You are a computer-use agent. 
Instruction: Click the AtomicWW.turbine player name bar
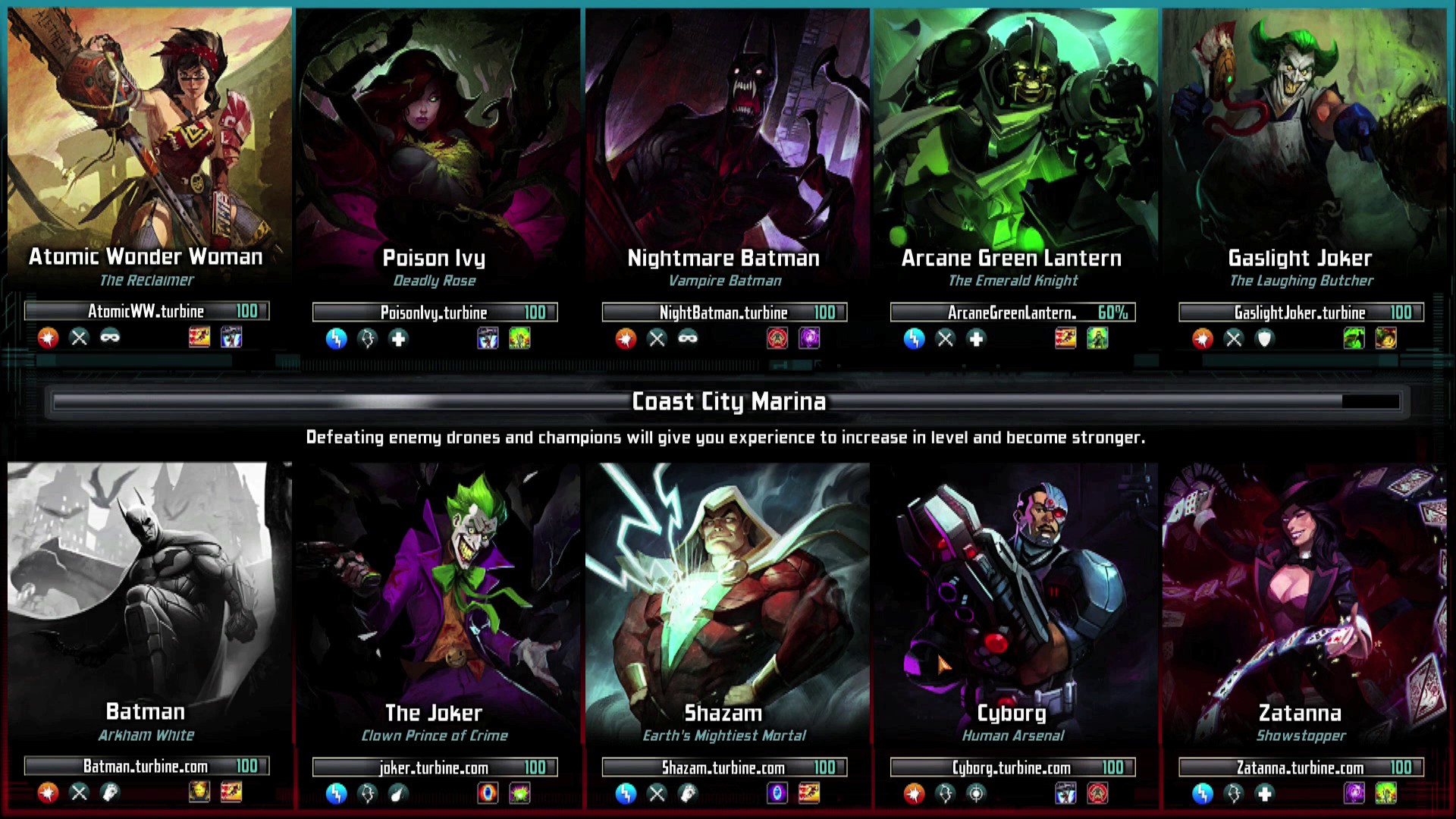point(146,311)
